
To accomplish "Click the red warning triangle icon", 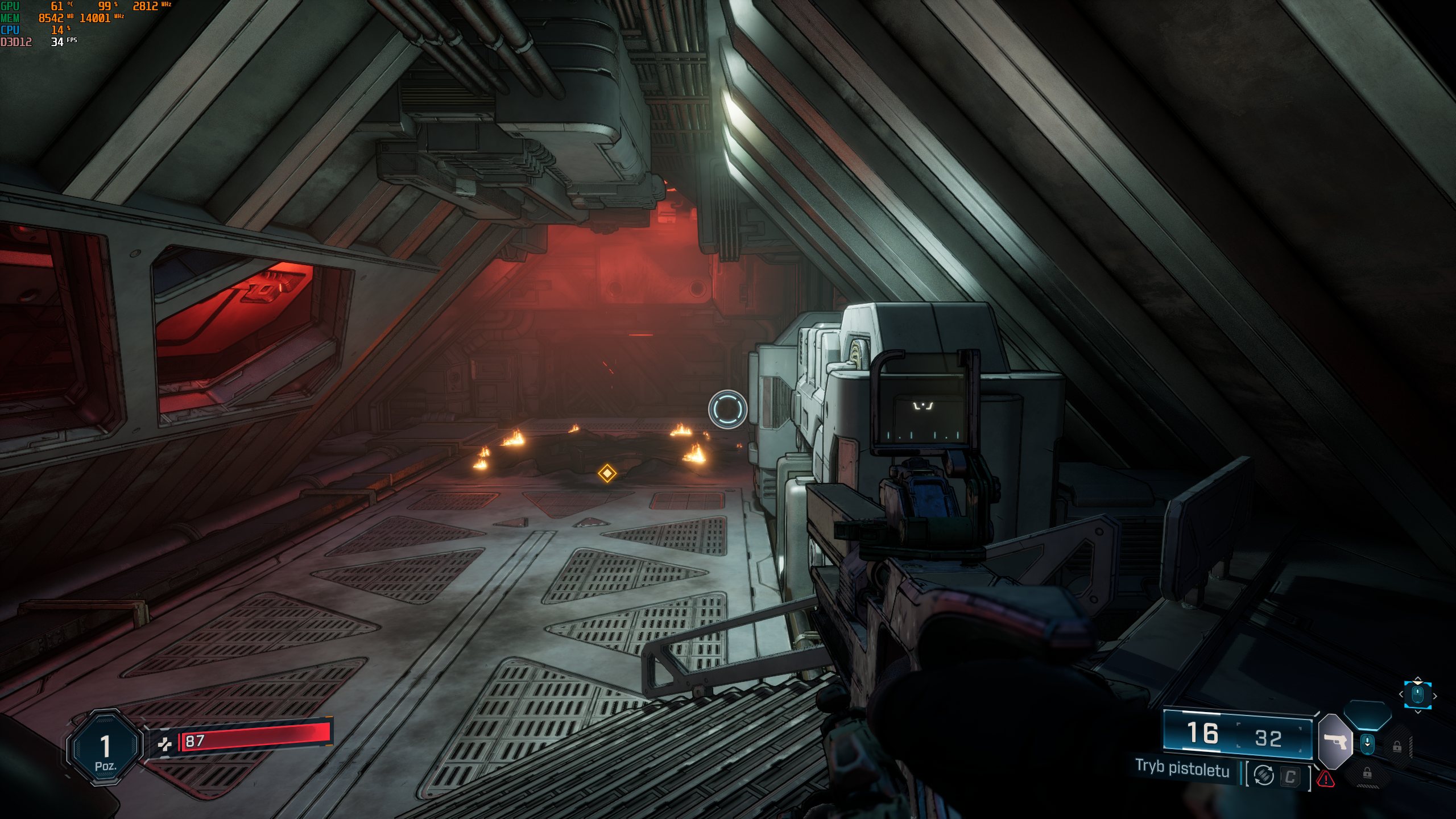I will coord(1326,778).
